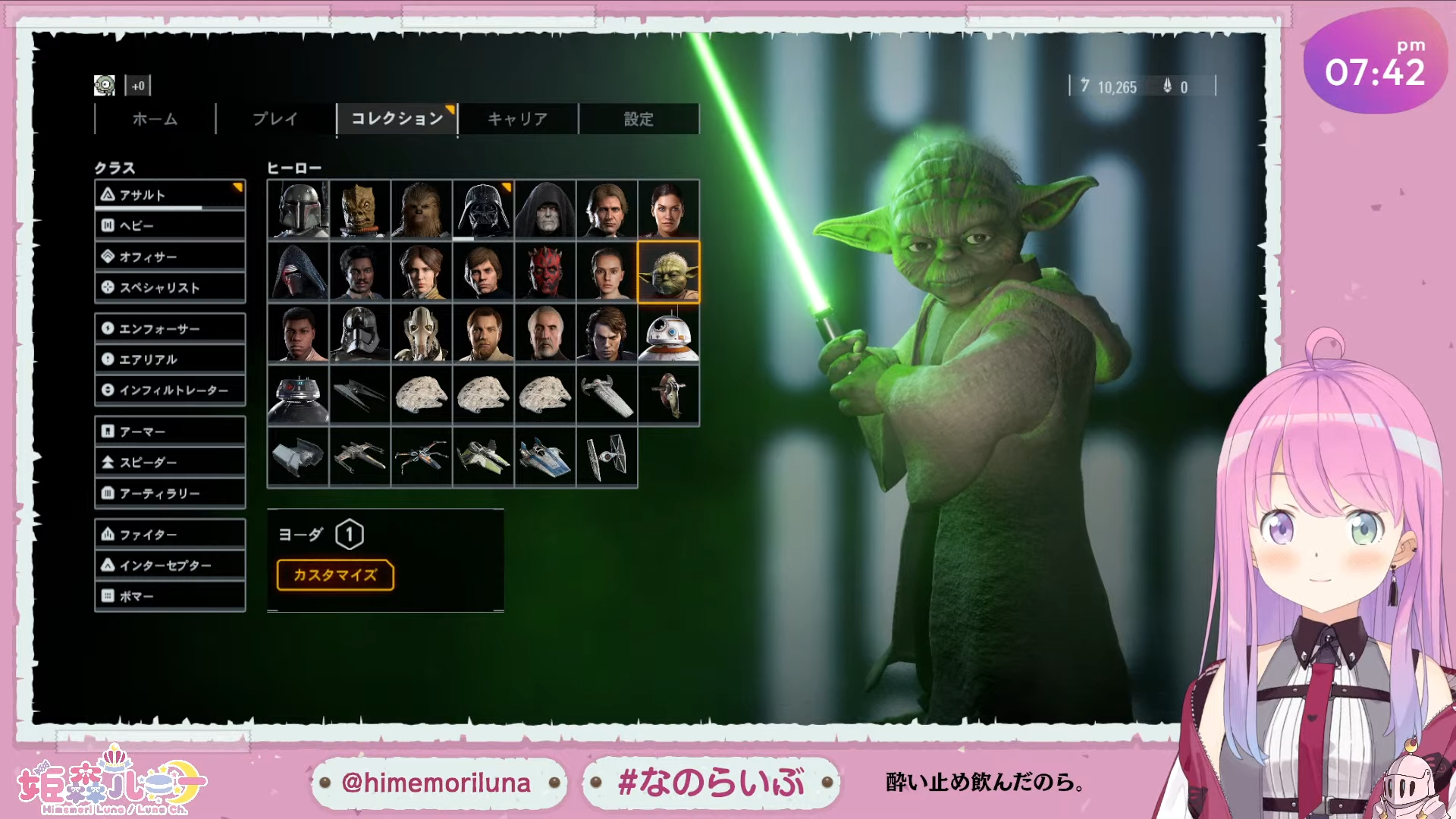The height and width of the screenshot is (819, 1456).
Task: Choose the アーマー vehicle class
Action: click(x=170, y=431)
